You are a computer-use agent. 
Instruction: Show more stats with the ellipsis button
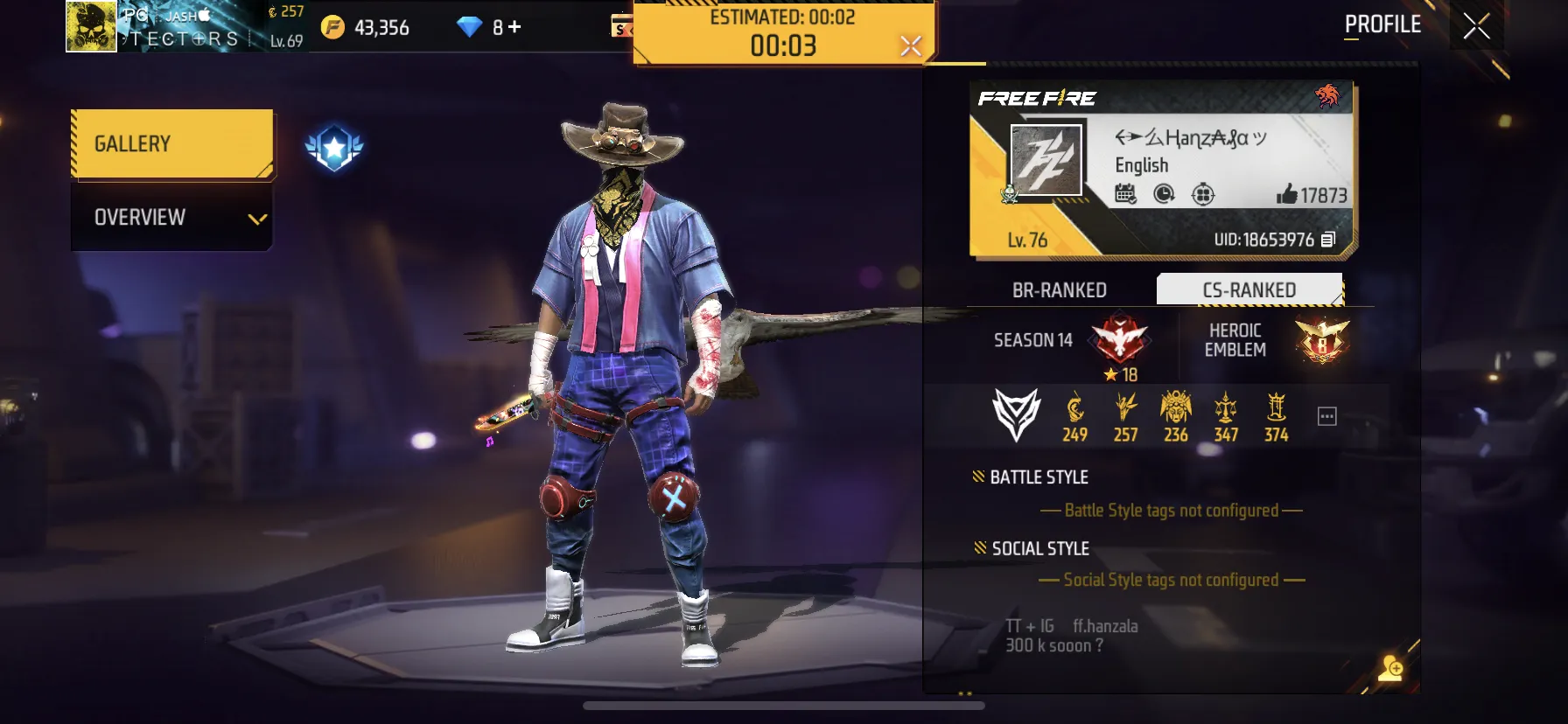pos(1327,416)
